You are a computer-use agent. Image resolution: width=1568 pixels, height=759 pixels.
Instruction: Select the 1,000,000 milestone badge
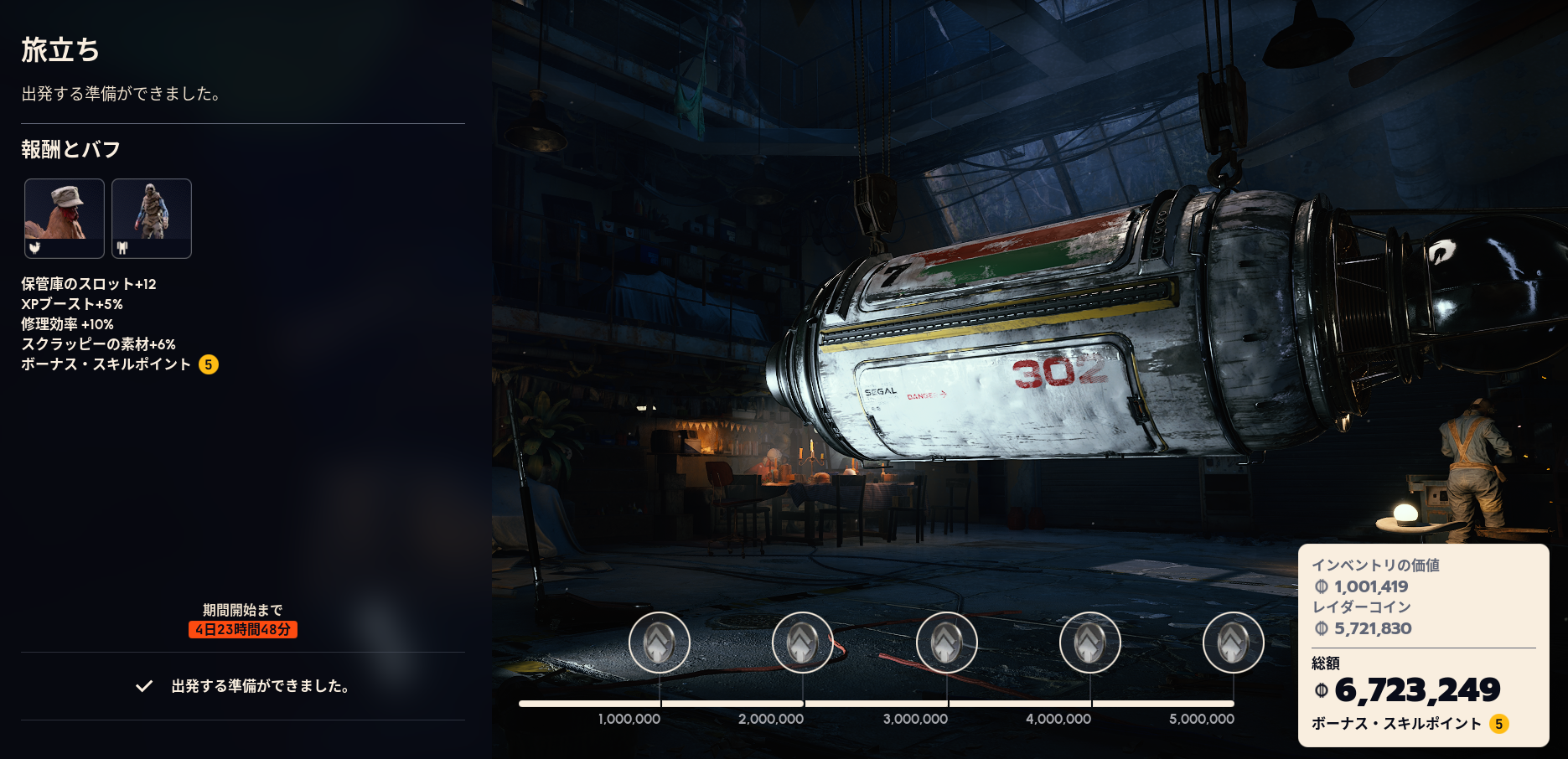coord(660,643)
